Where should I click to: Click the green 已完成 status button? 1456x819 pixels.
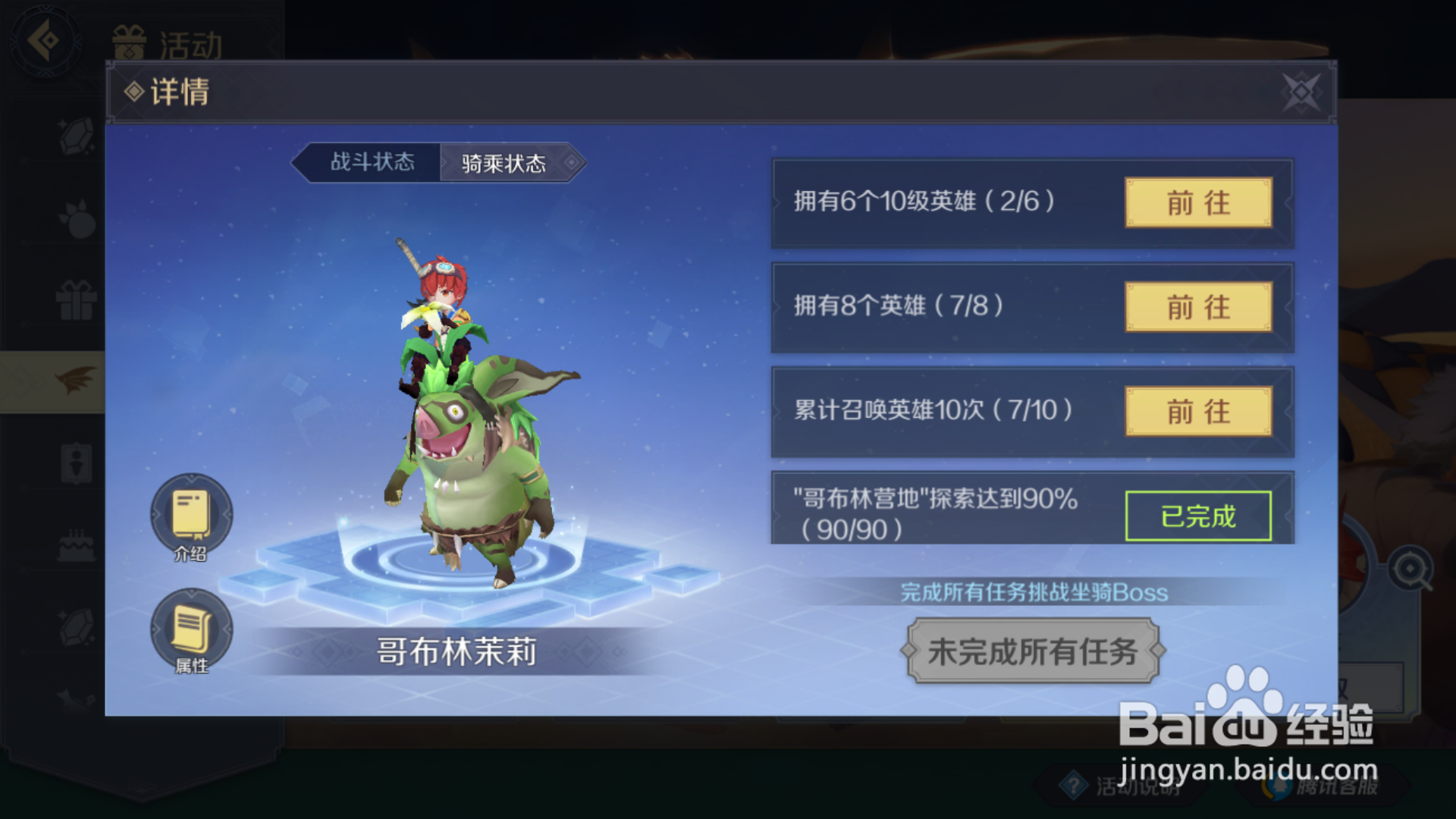click(1200, 515)
